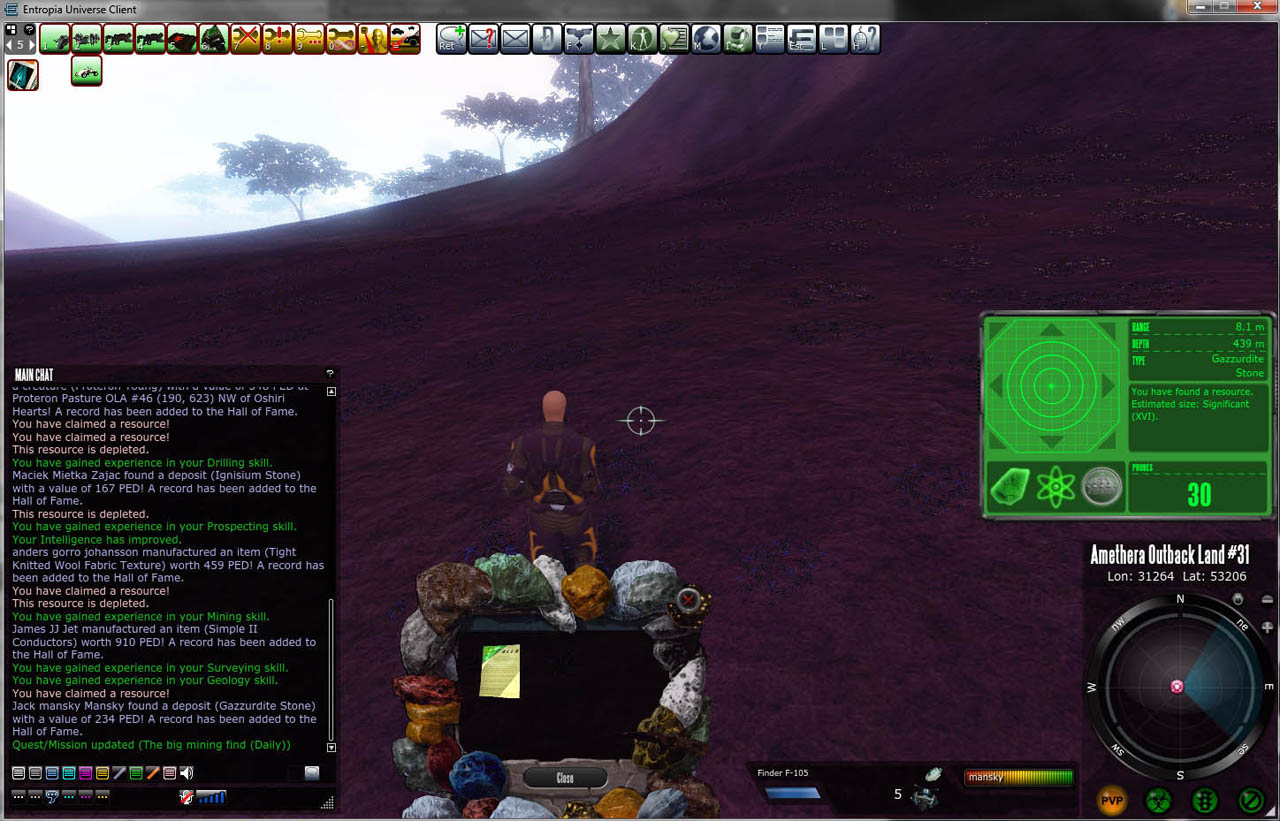Open the green star icon in toolbar
Image resolution: width=1280 pixels, height=821 pixels.
click(610, 39)
